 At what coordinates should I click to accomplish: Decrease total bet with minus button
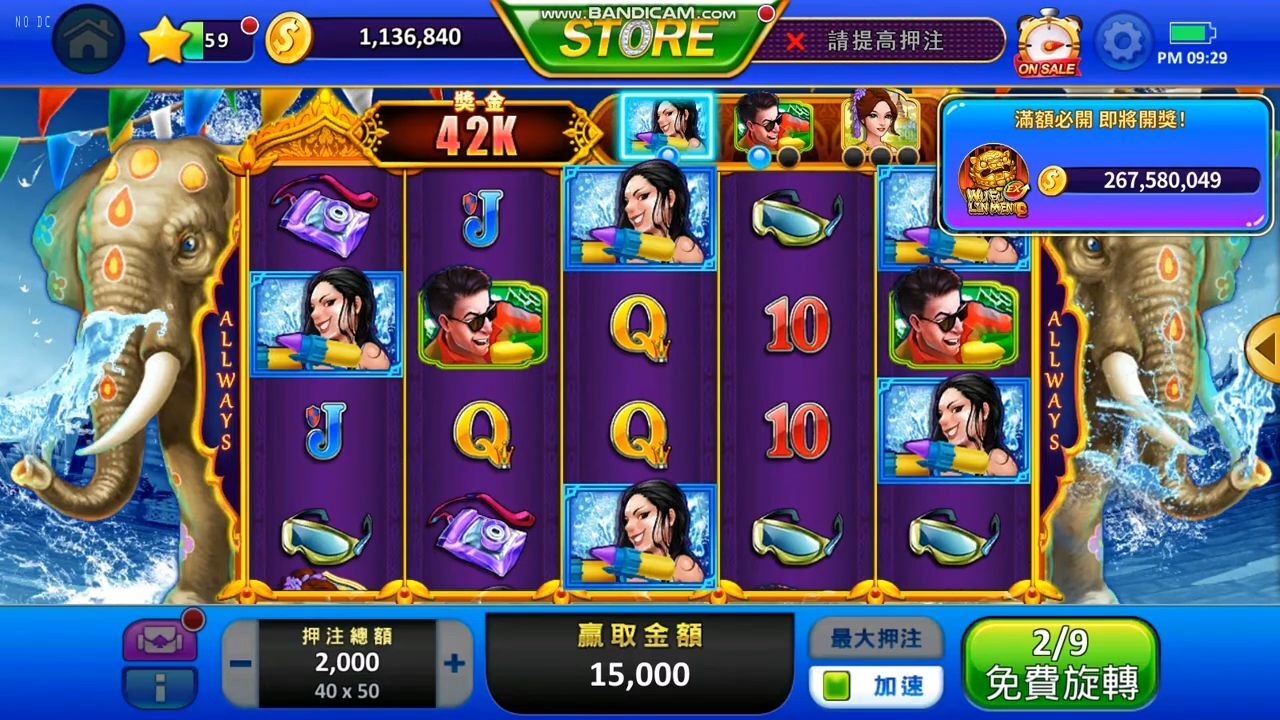click(240, 663)
